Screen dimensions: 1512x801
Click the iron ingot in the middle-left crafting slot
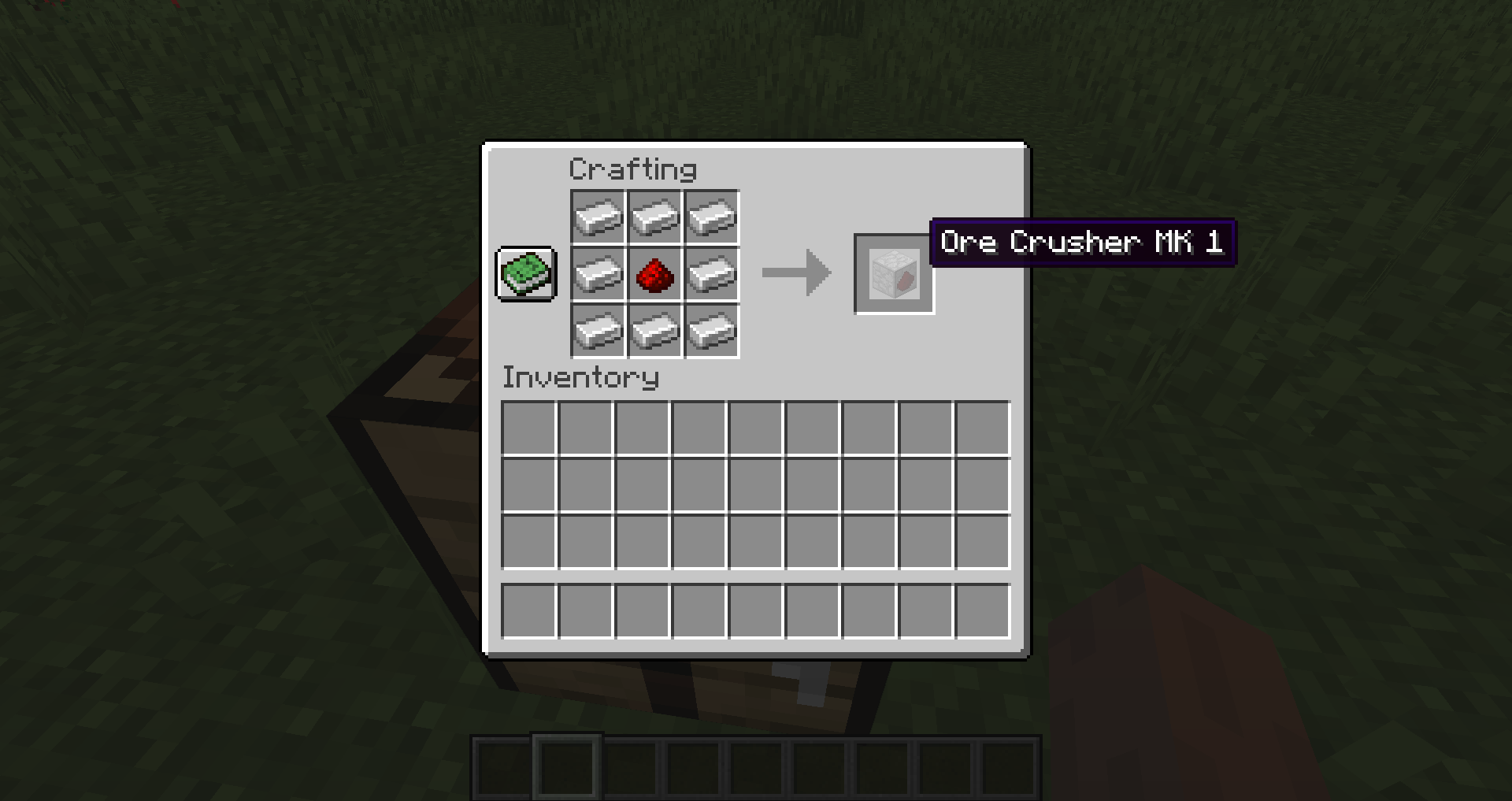point(597,274)
